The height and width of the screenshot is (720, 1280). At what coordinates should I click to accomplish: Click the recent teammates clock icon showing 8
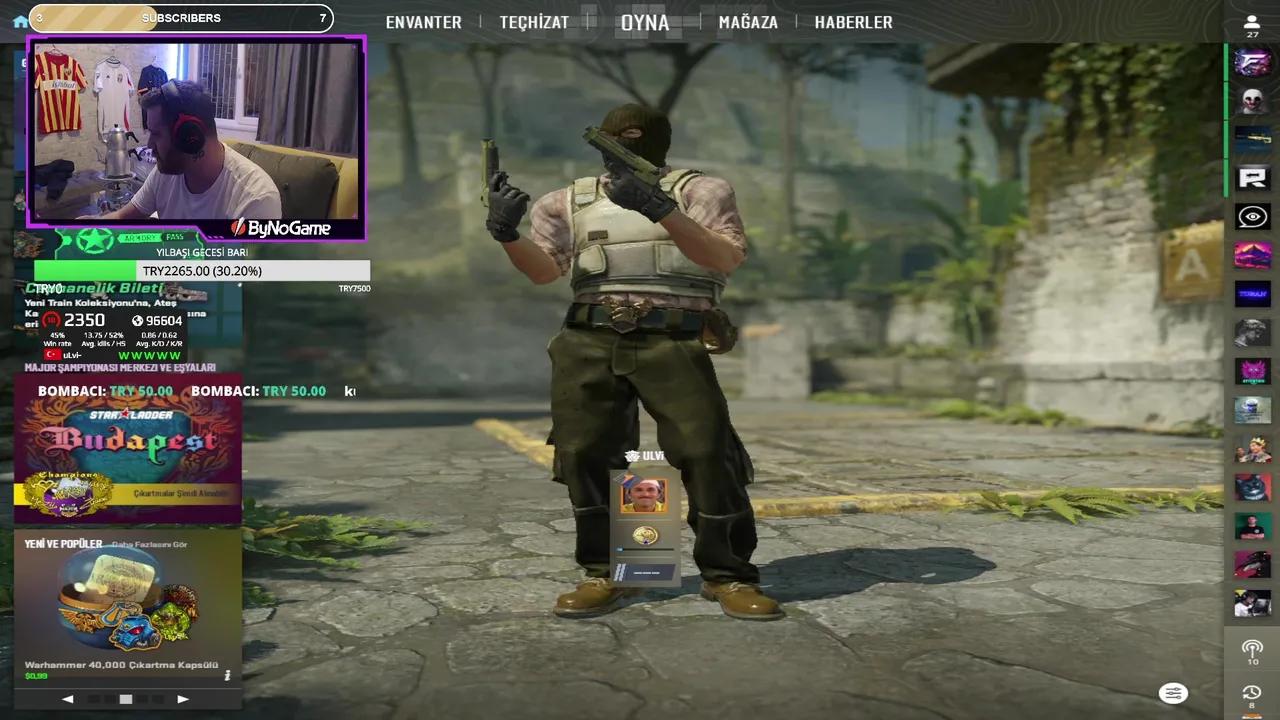point(1252,693)
